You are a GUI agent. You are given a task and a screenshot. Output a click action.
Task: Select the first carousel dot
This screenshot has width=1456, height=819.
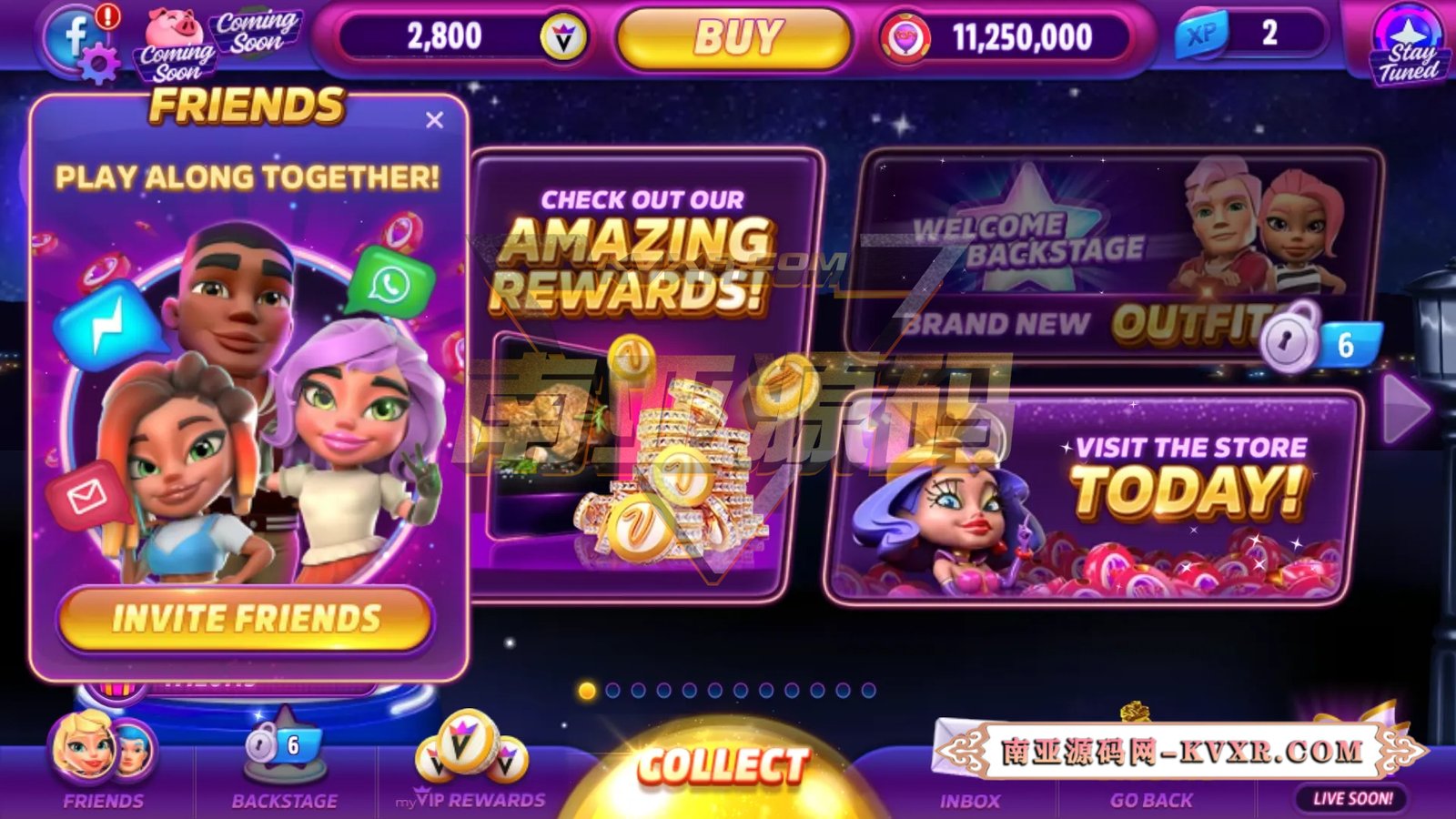click(x=587, y=692)
